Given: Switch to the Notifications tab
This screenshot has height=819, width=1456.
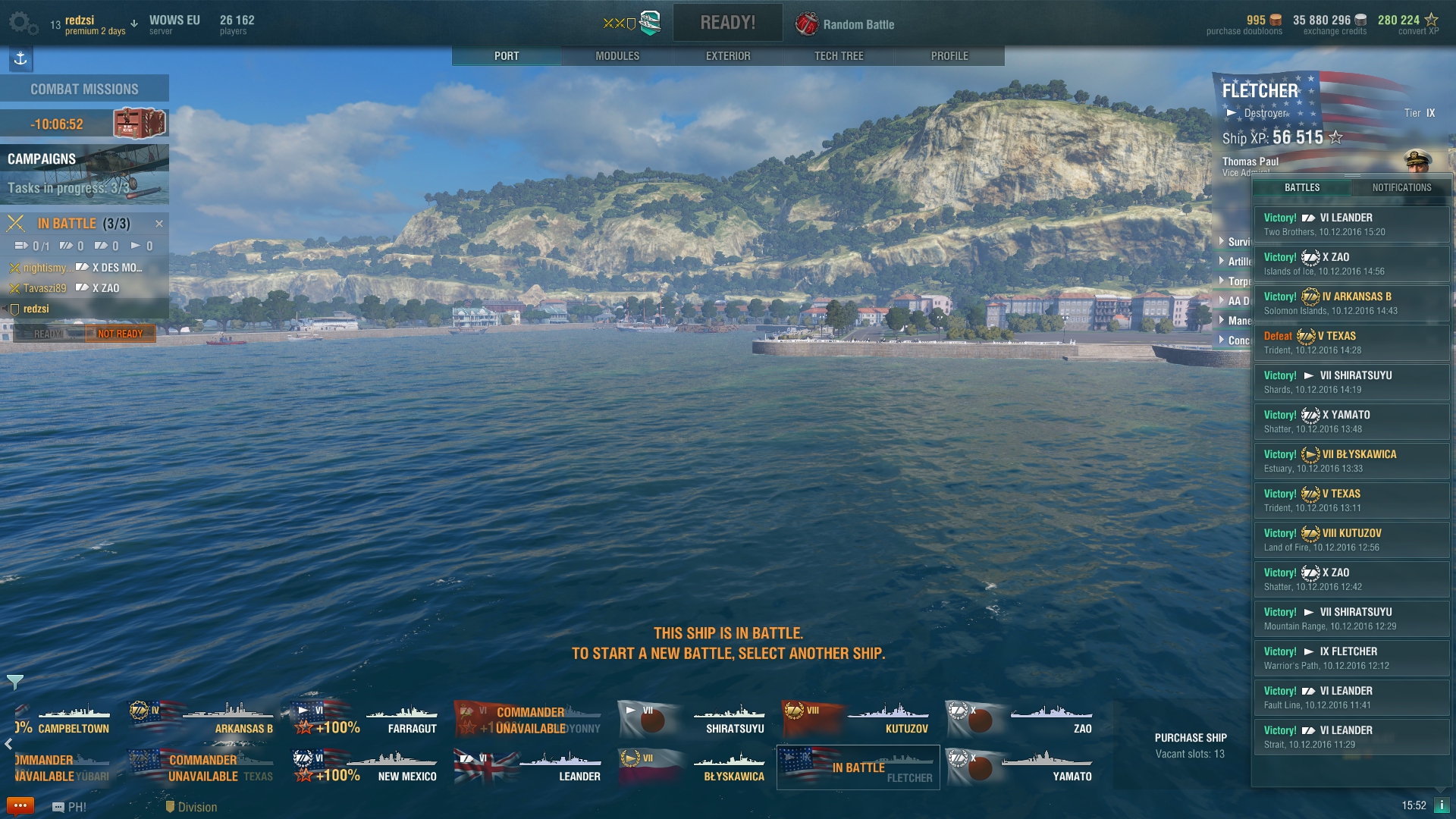Looking at the screenshot, I should coord(1401,187).
